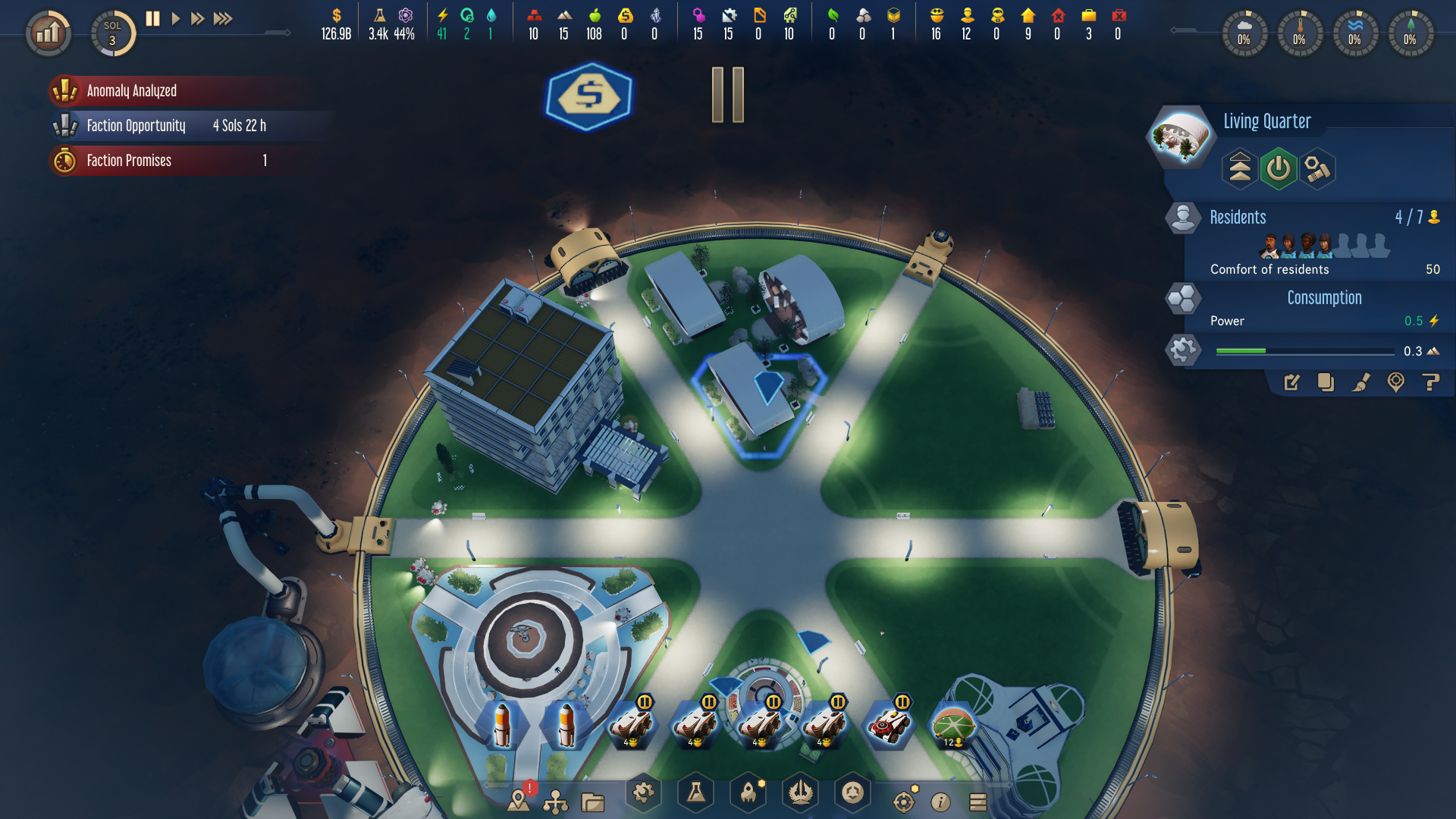
Task: Open the rocket launch icon on bottom toolbar
Action: tap(747, 792)
